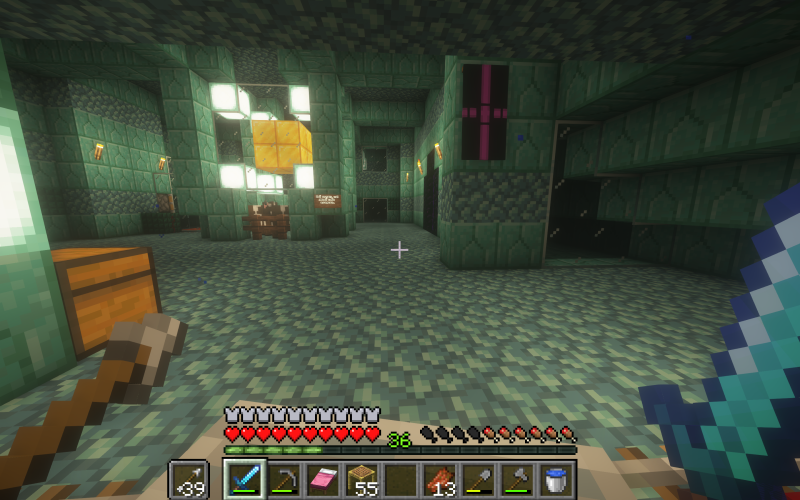The width and height of the screenshot is (800, 500).
Task: Select the water bucket slot
Action: tap(557, 481)
